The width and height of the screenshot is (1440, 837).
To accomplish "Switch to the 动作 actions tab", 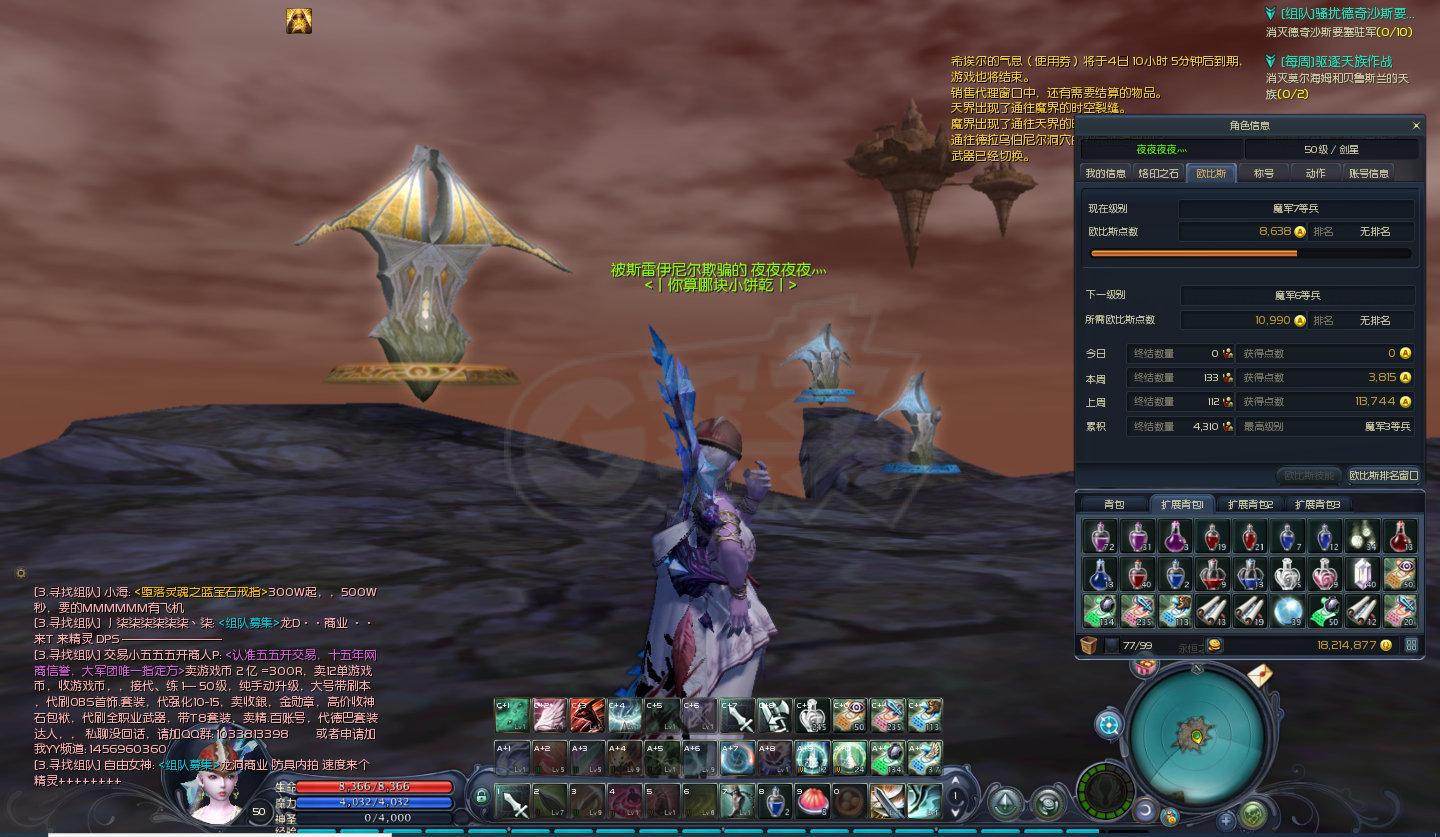I will (x=1315, y=173).
